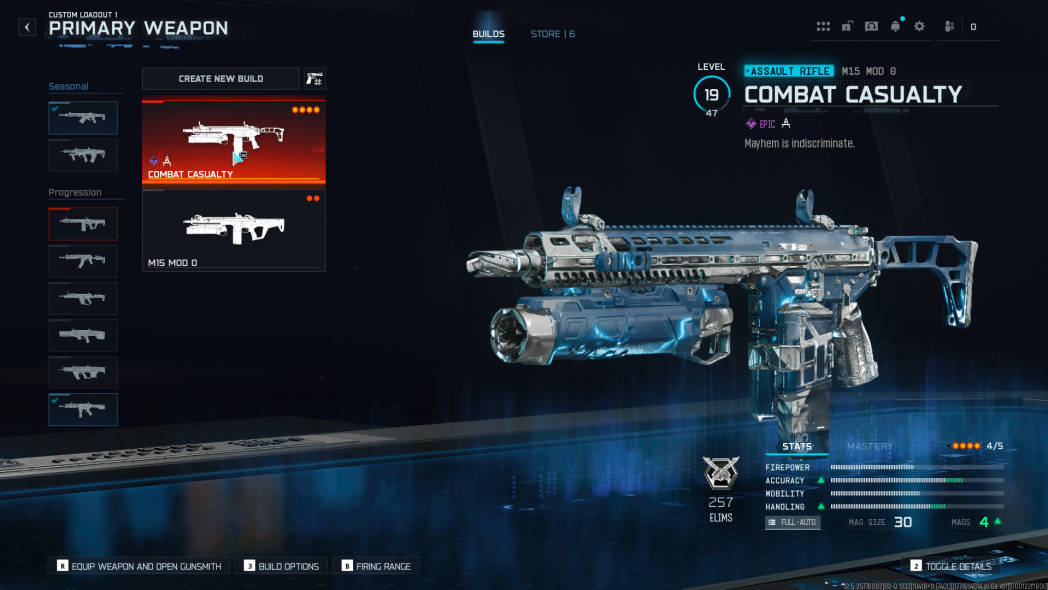Open the pistol-and-hash build code button
Screen dimensions: 1048x590
pyautogui.click(x=315, y=79)
